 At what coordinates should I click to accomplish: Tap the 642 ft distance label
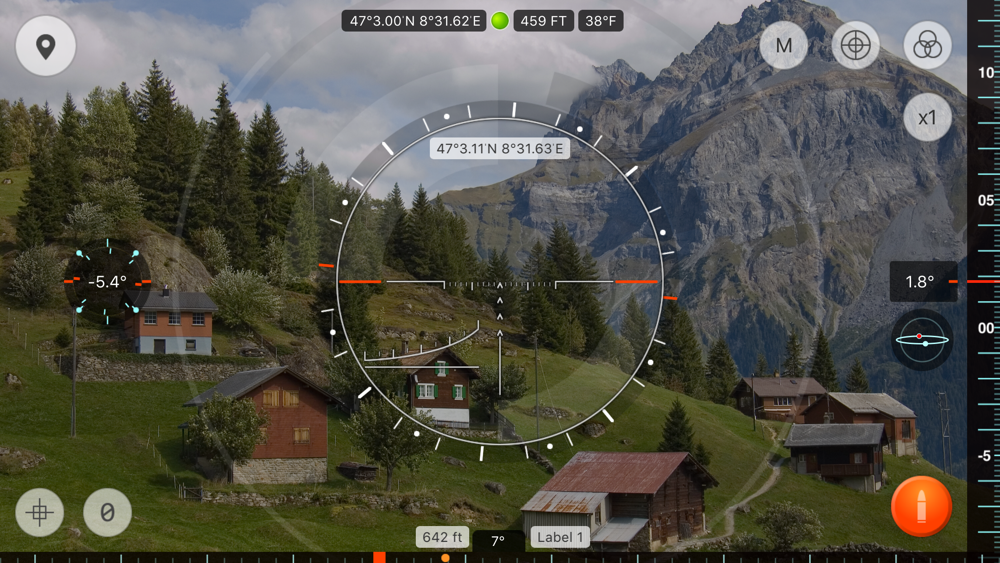pyautogui.click(x=442, y=537)
